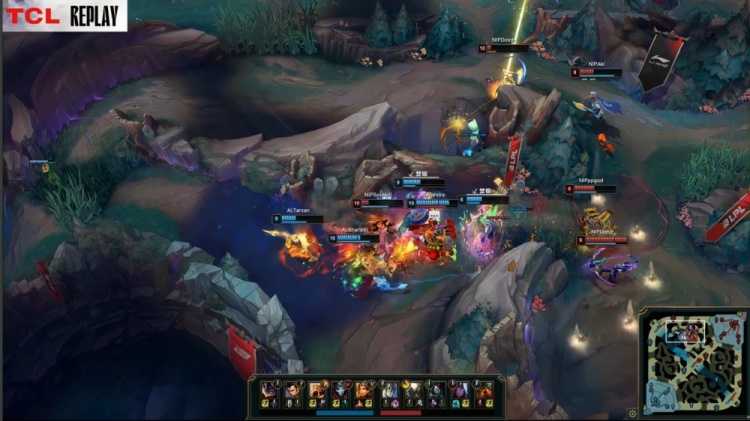Click the minimap in the corner
Screen dimensions: 750x421
click(691, 363)
